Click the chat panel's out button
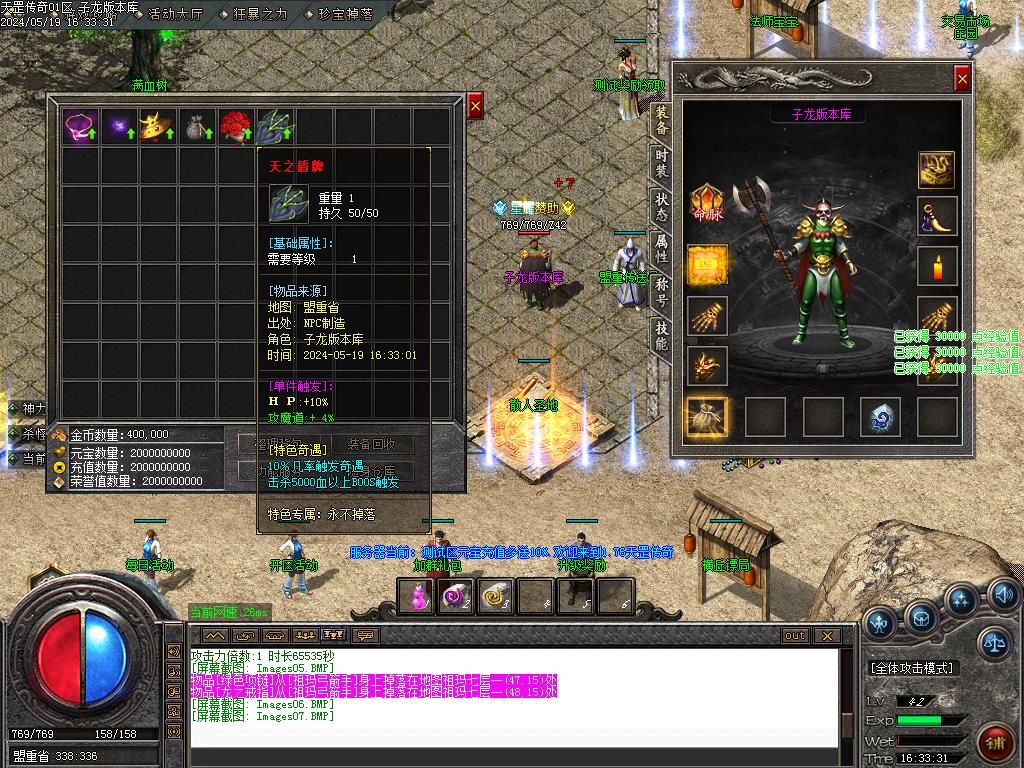Viewport: 1024px width, 768px height. (x=795, y=635)
